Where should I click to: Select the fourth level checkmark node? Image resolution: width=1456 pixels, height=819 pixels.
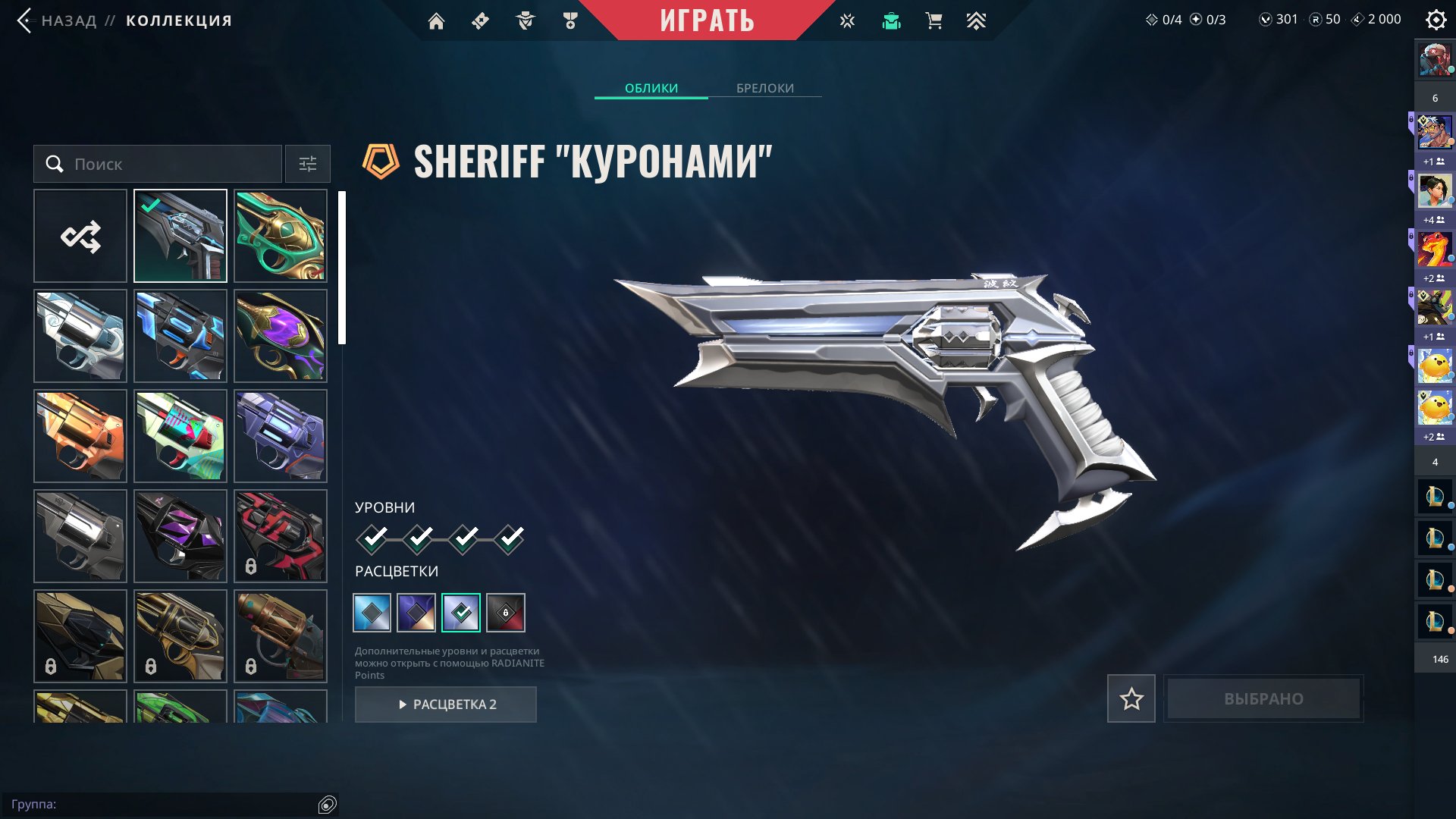[511, 538]
